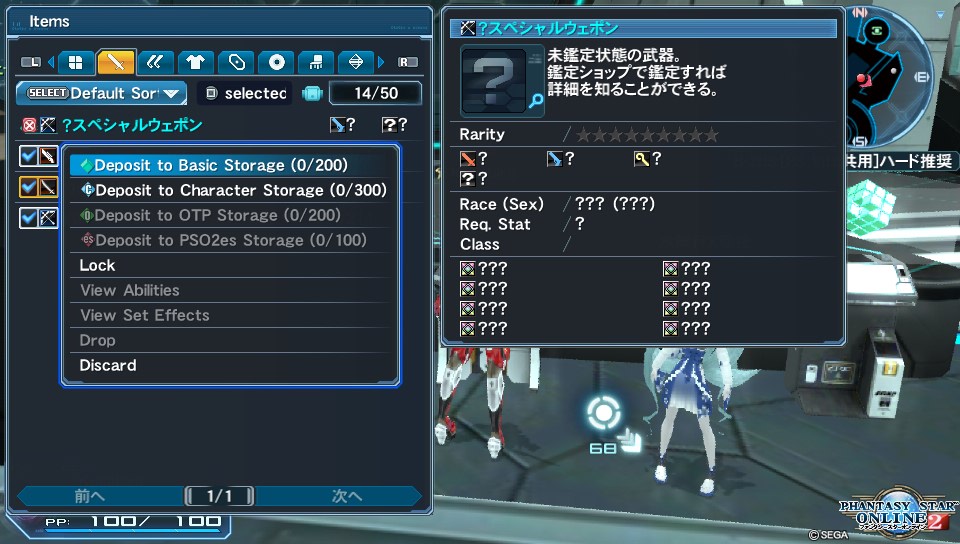The width and height of the screenshot is (960, 544).
Task: Open the disc items tab
Action: [277, 62]
